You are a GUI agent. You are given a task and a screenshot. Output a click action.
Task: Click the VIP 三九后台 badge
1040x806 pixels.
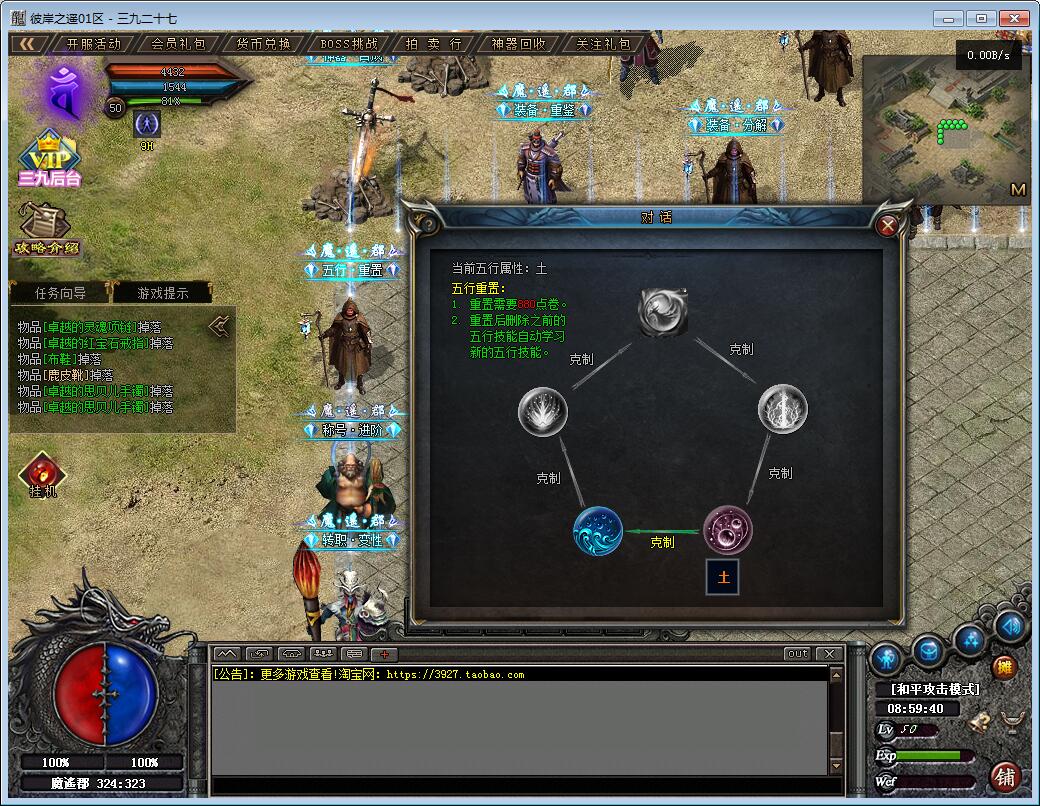click(x=48, y=160)
